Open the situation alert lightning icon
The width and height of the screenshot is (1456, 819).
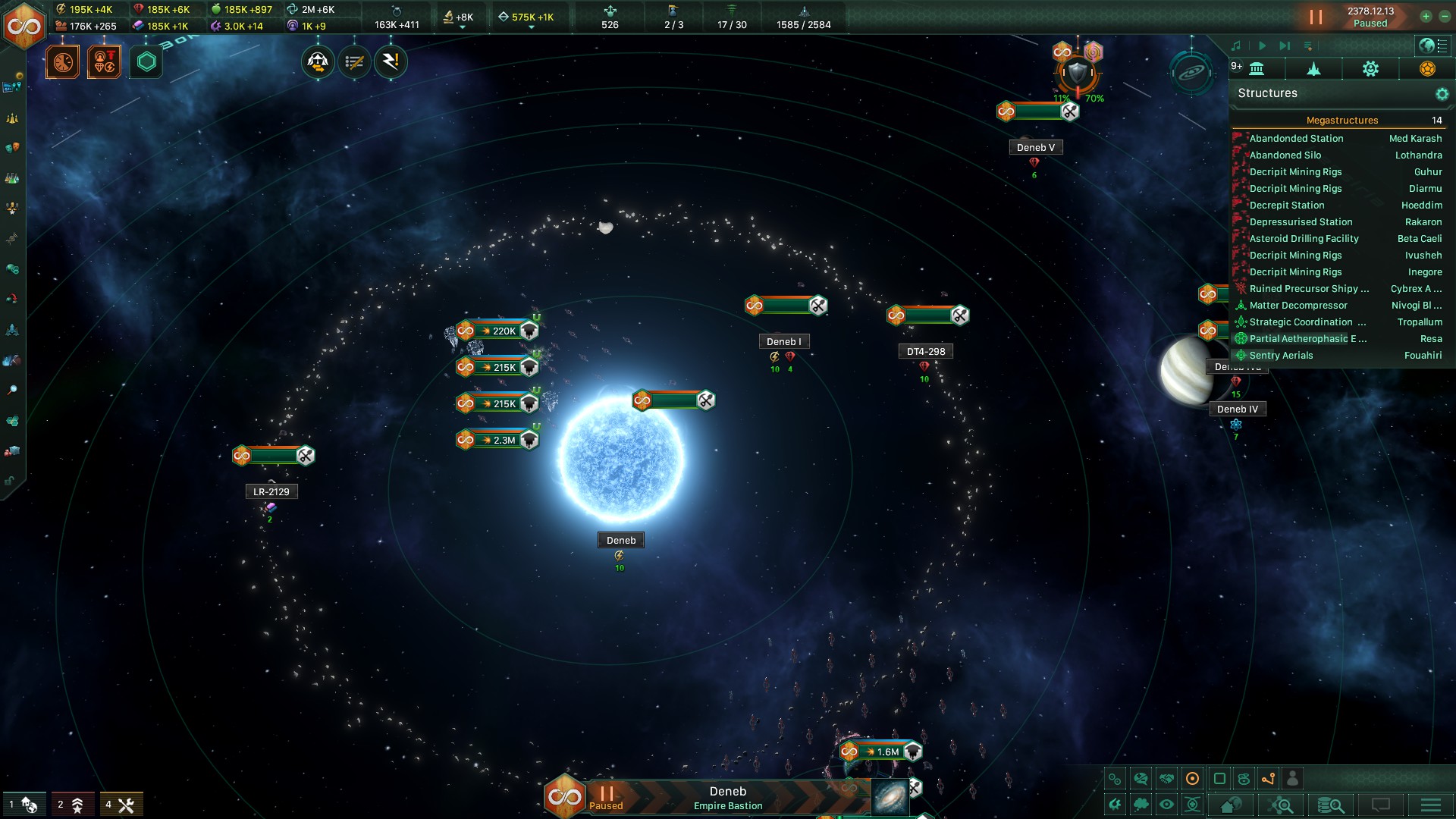391,62
